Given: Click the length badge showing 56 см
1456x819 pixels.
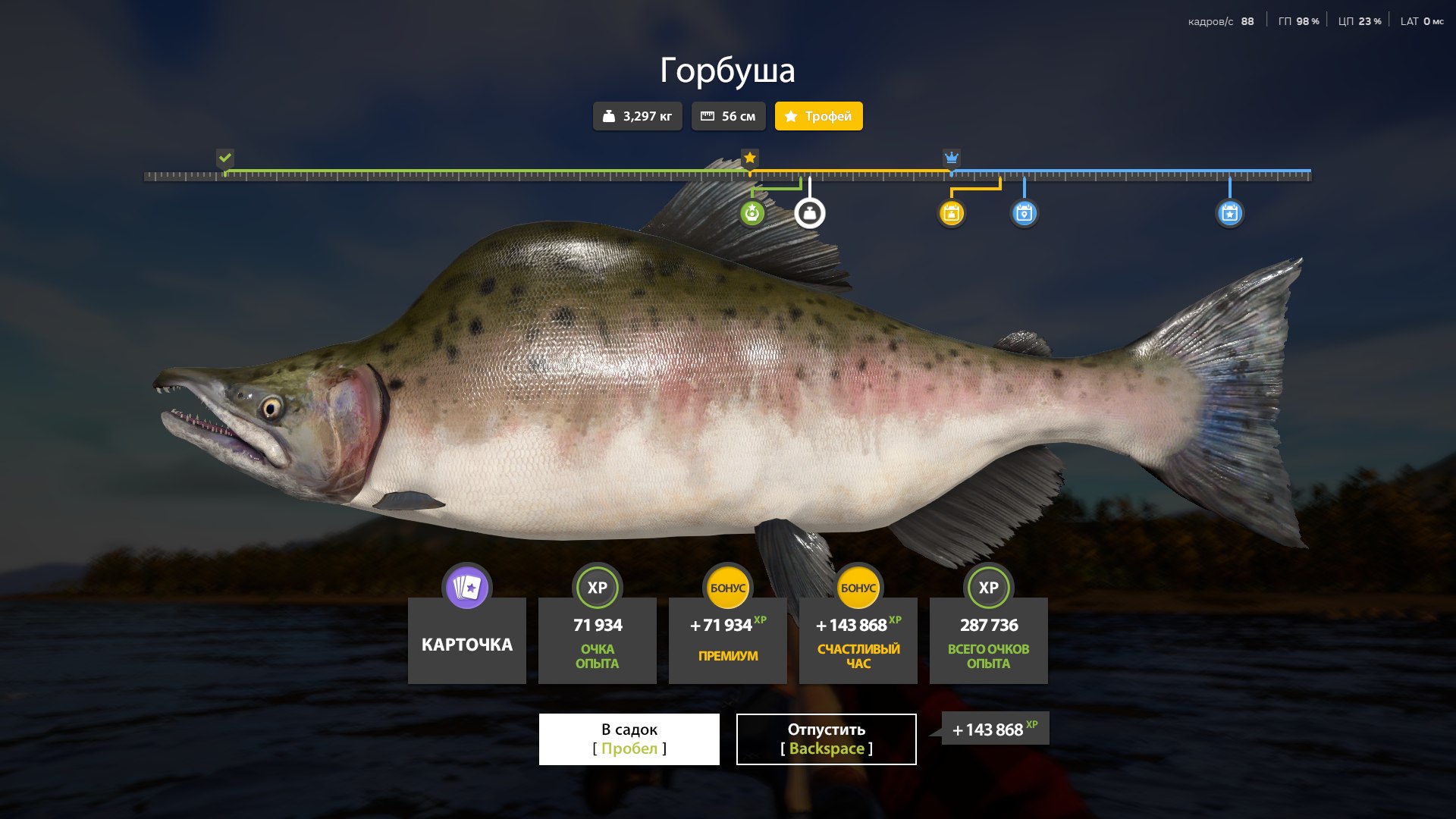Looking at the screenshot, I should click(x=728, y=116).
